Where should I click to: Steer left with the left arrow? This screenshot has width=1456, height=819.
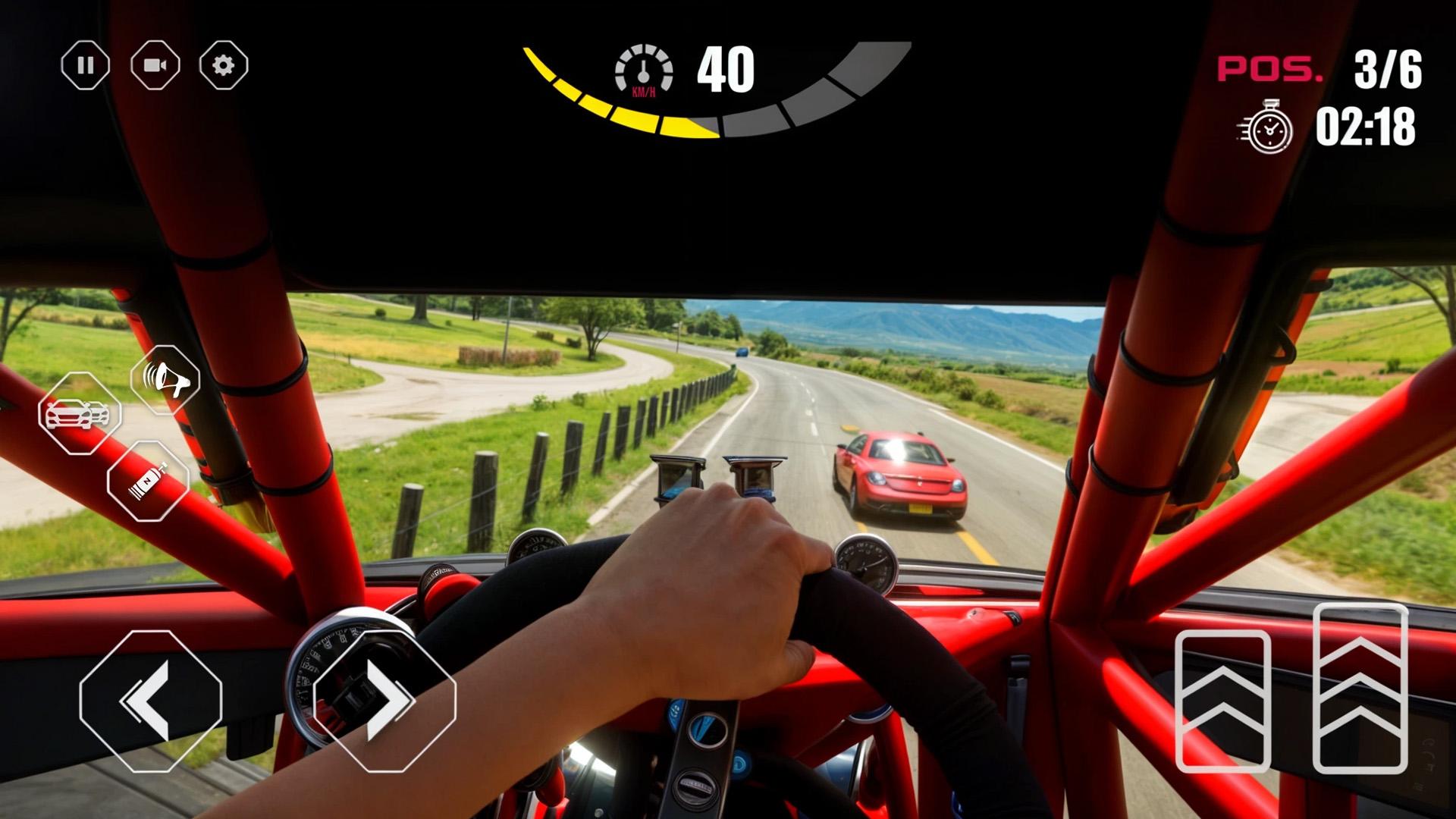tap(150, 701)
